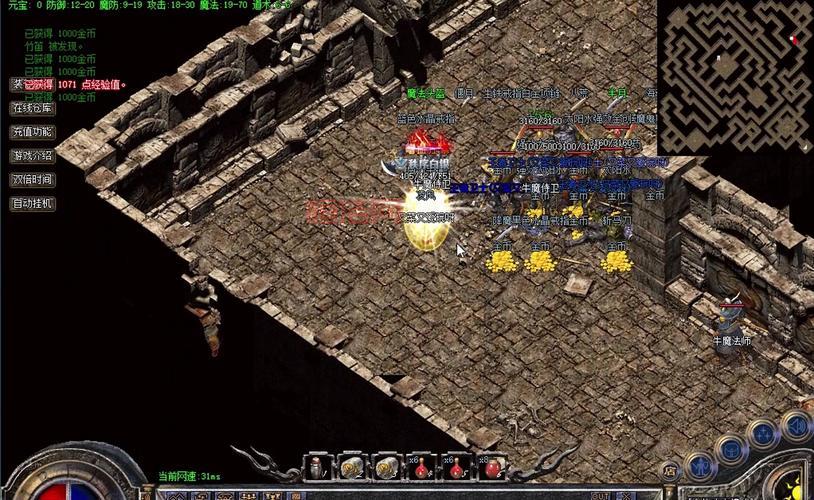
Task: Open the skills orb with sparkle stars
Action: (764, 434)
